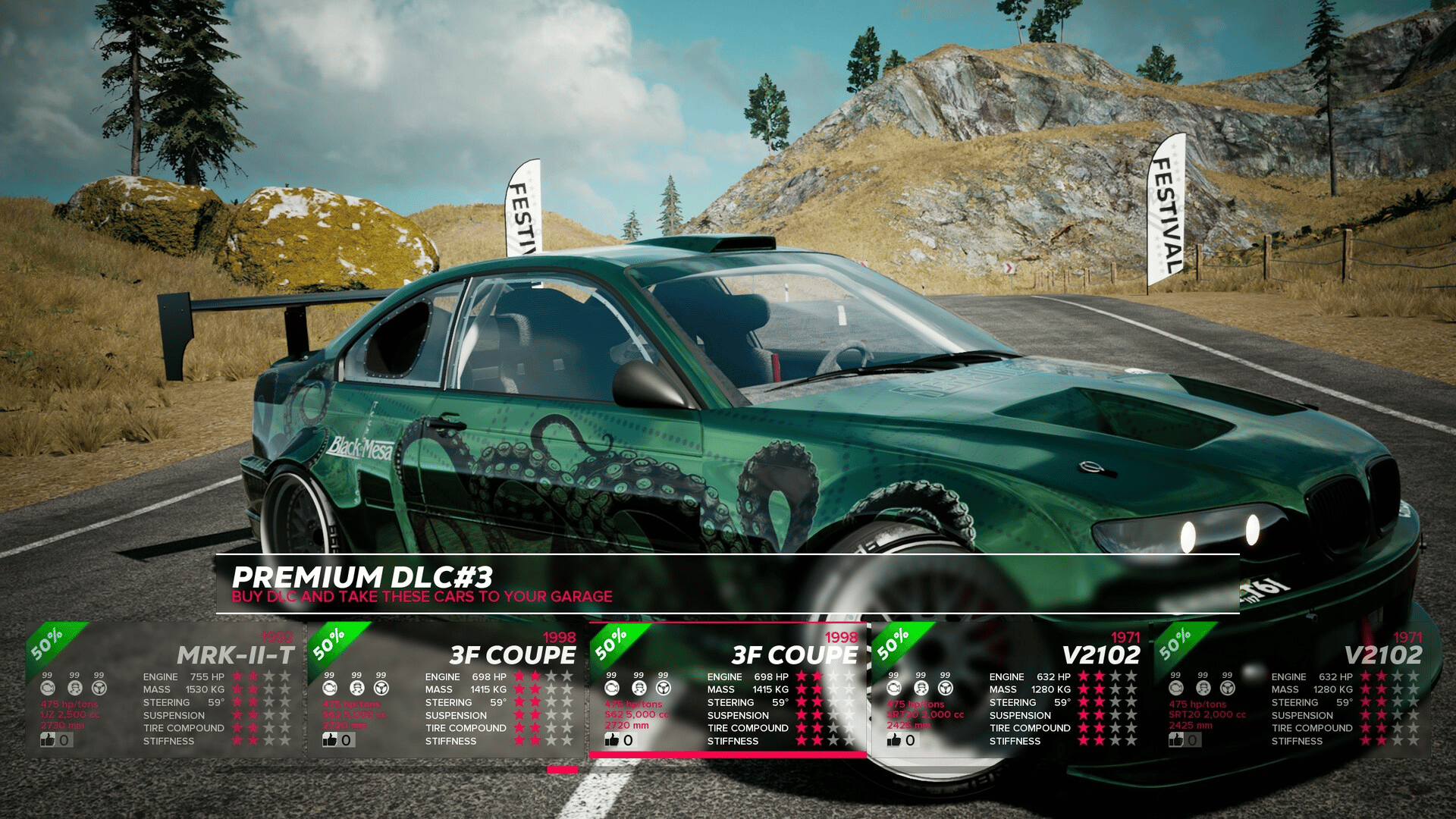The image size is (1456, 819).
Task: Hit thumbs-up on the highlighted 3F Coupe card
Action: [612, 739]
